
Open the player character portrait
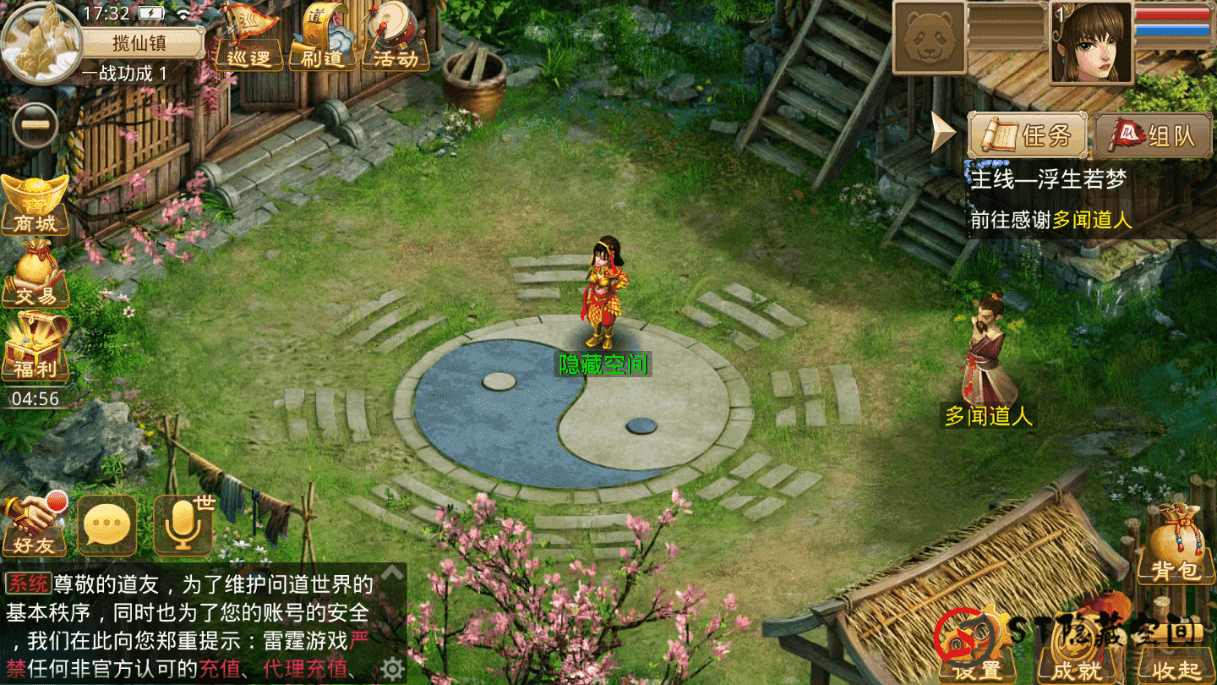pos(1091,42)
